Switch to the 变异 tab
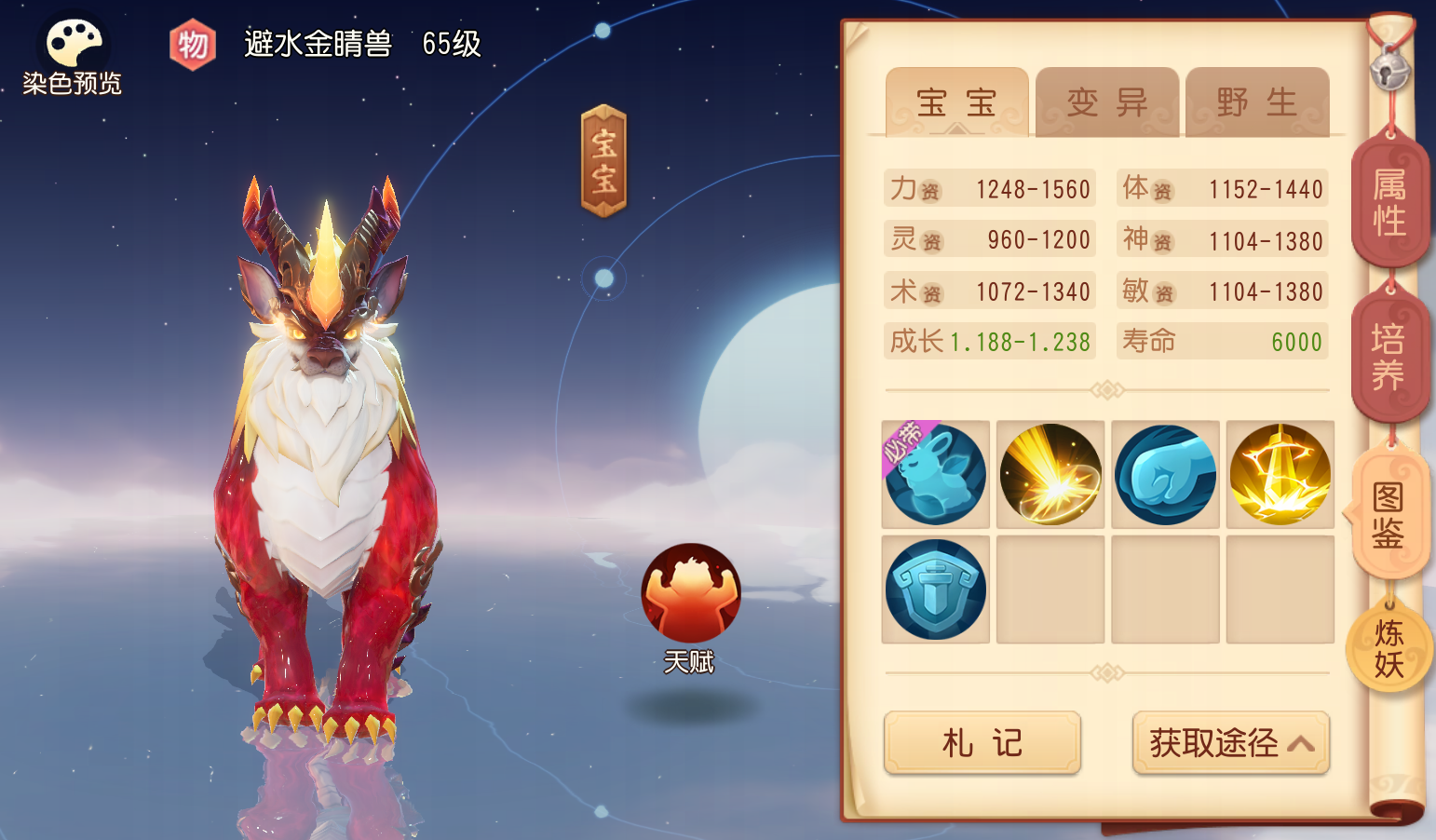 (x=1107, y=102)
